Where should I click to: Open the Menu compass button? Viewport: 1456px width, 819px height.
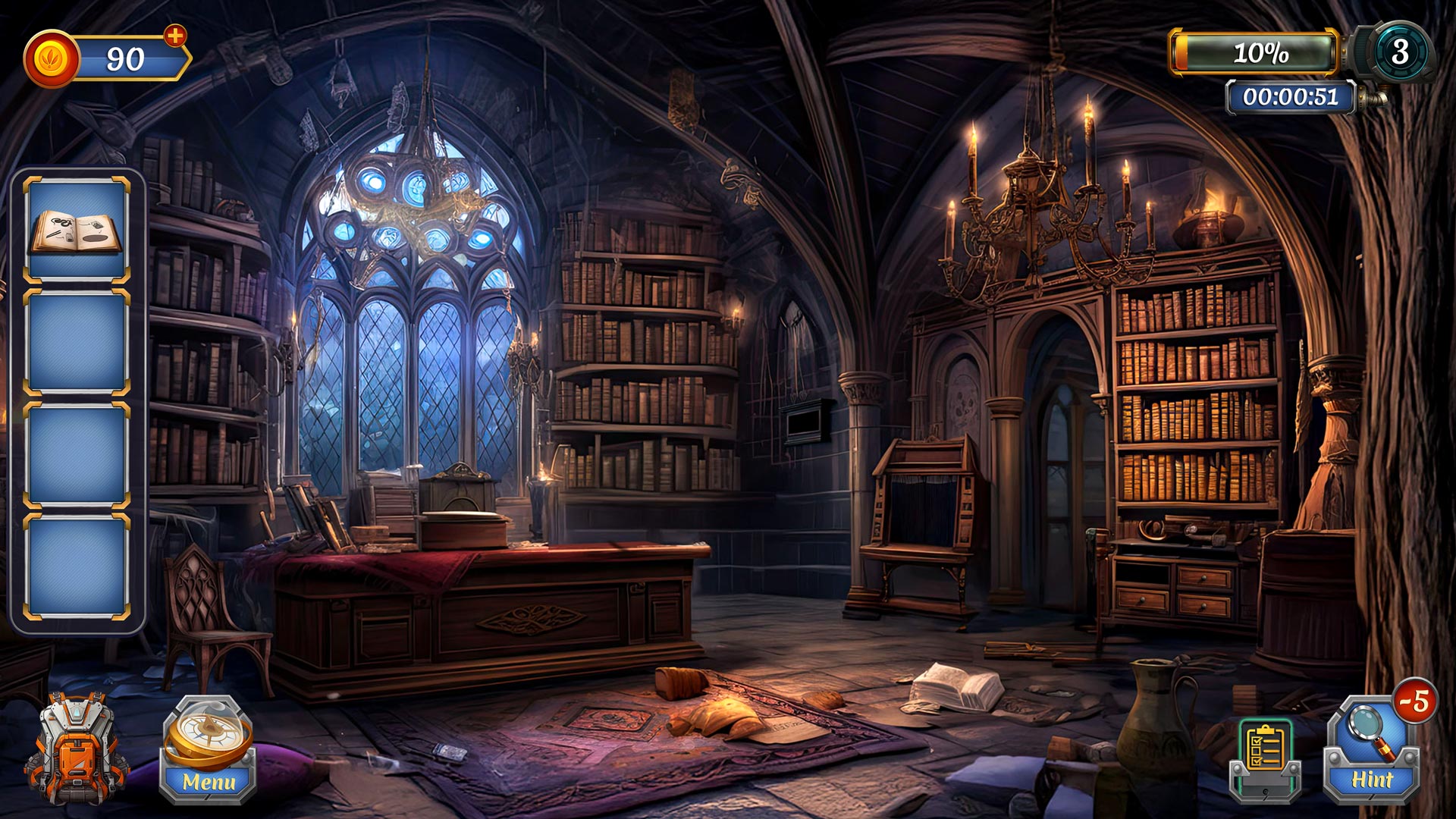click(208, 749)
